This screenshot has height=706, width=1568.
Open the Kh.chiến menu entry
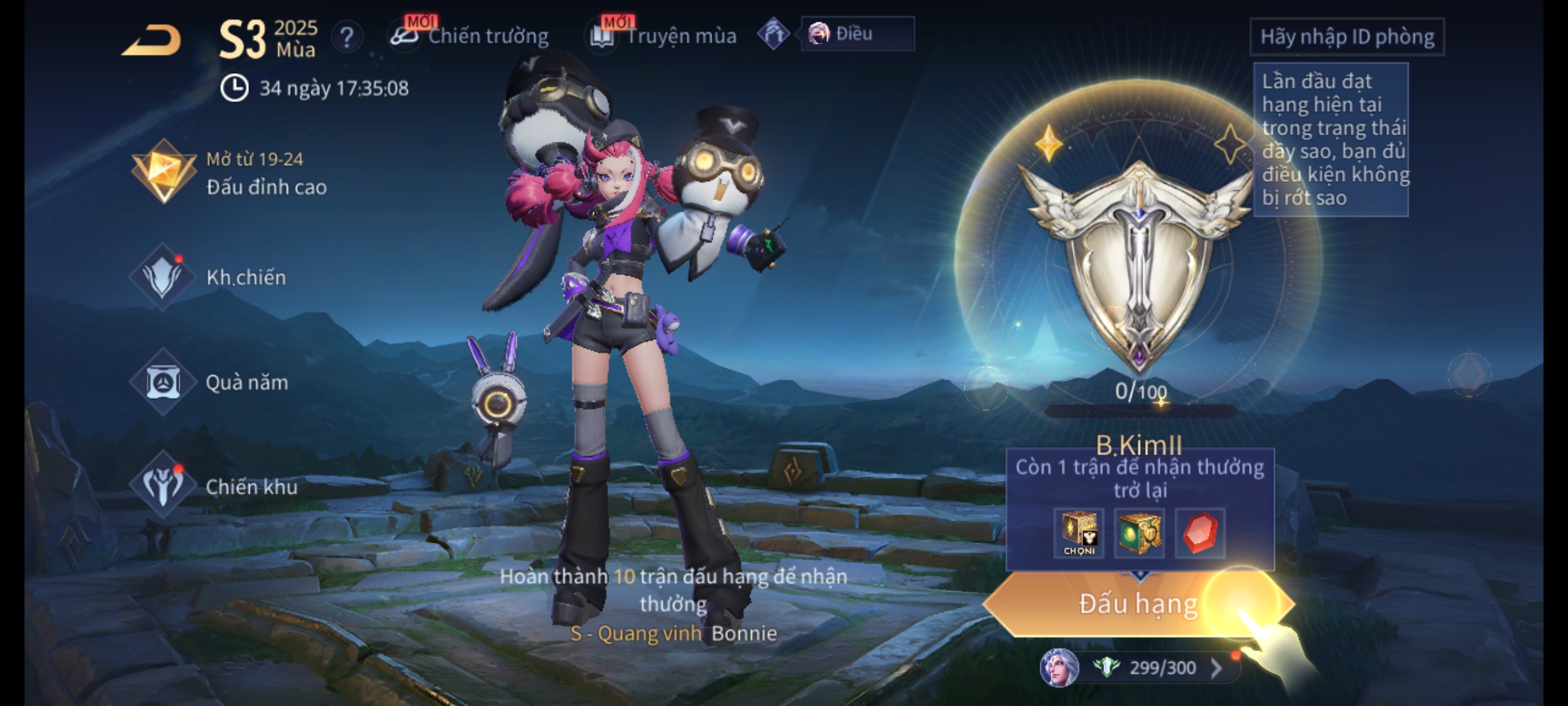(210, 277)
